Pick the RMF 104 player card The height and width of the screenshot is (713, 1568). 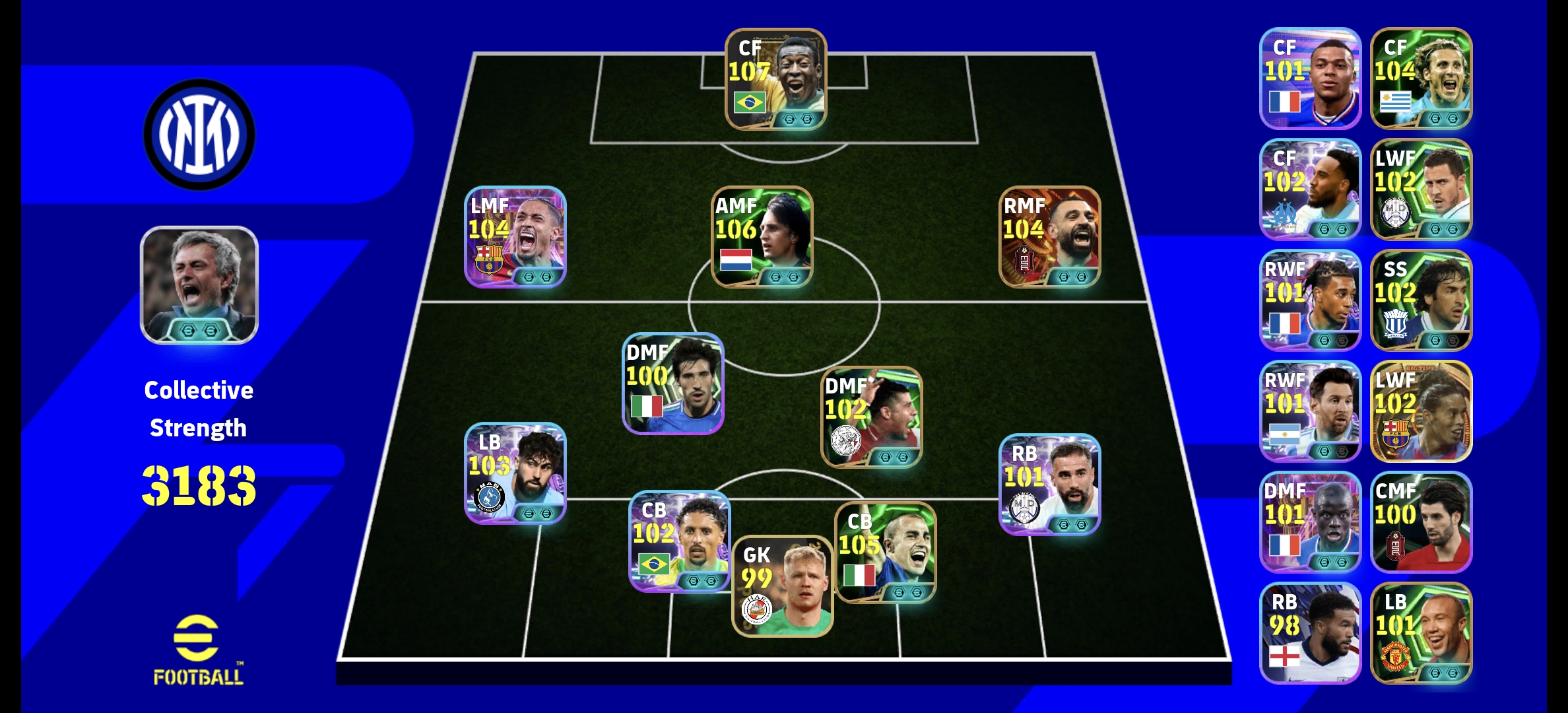point(1049,237)
